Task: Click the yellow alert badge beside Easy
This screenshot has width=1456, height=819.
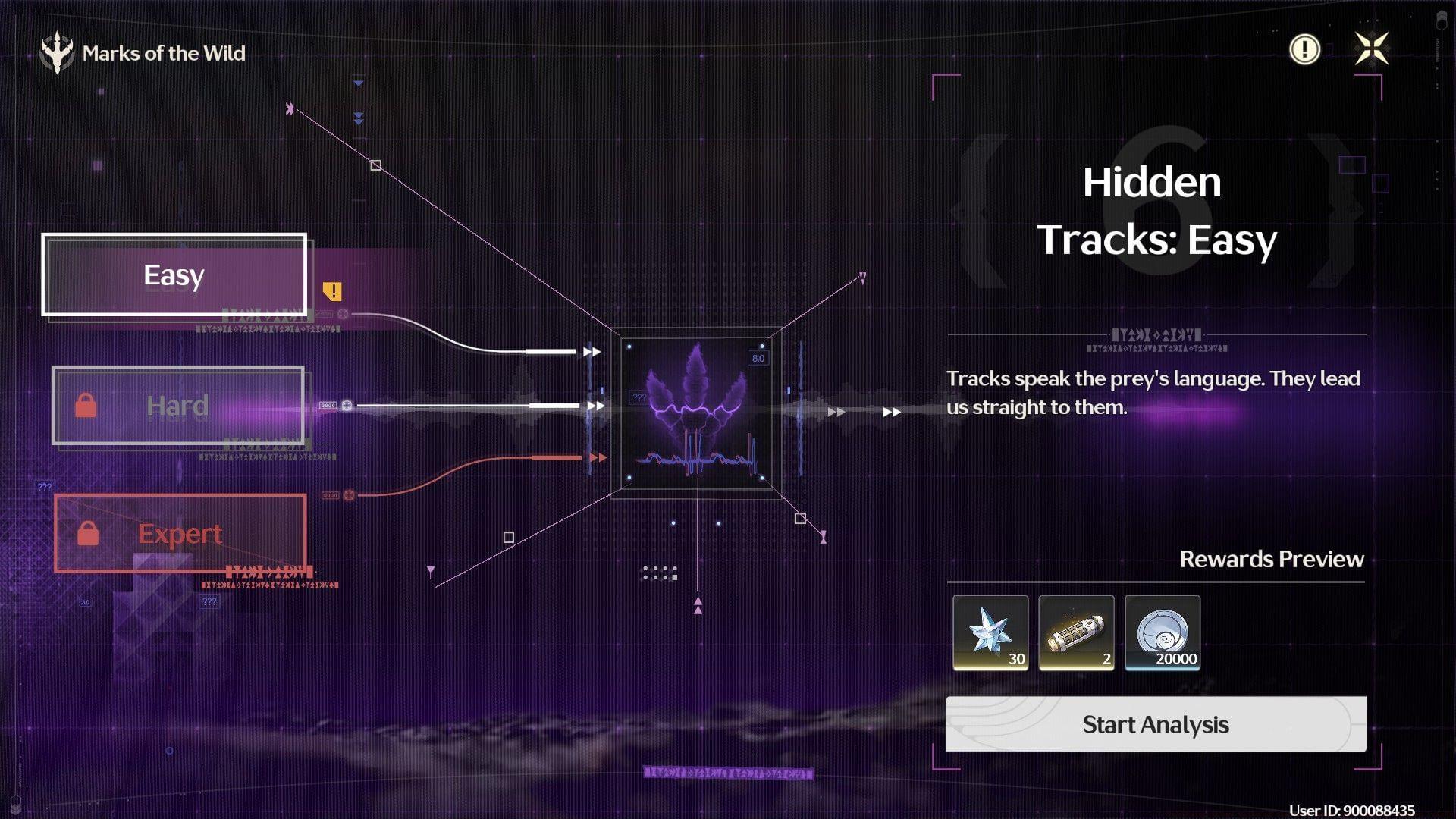Action: 332,291
